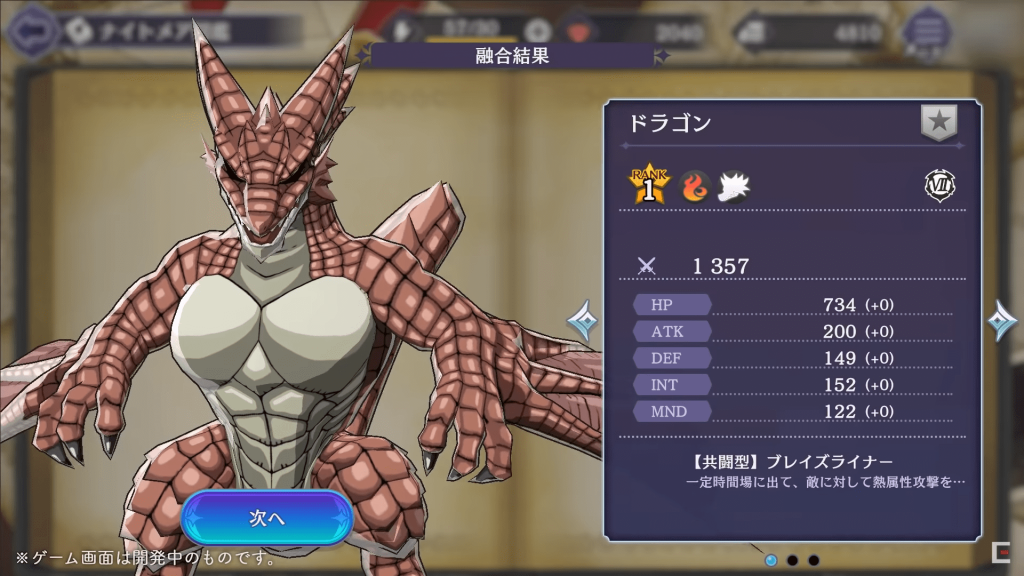
Task: Click the 次へ next button
Action: point(267,518)
